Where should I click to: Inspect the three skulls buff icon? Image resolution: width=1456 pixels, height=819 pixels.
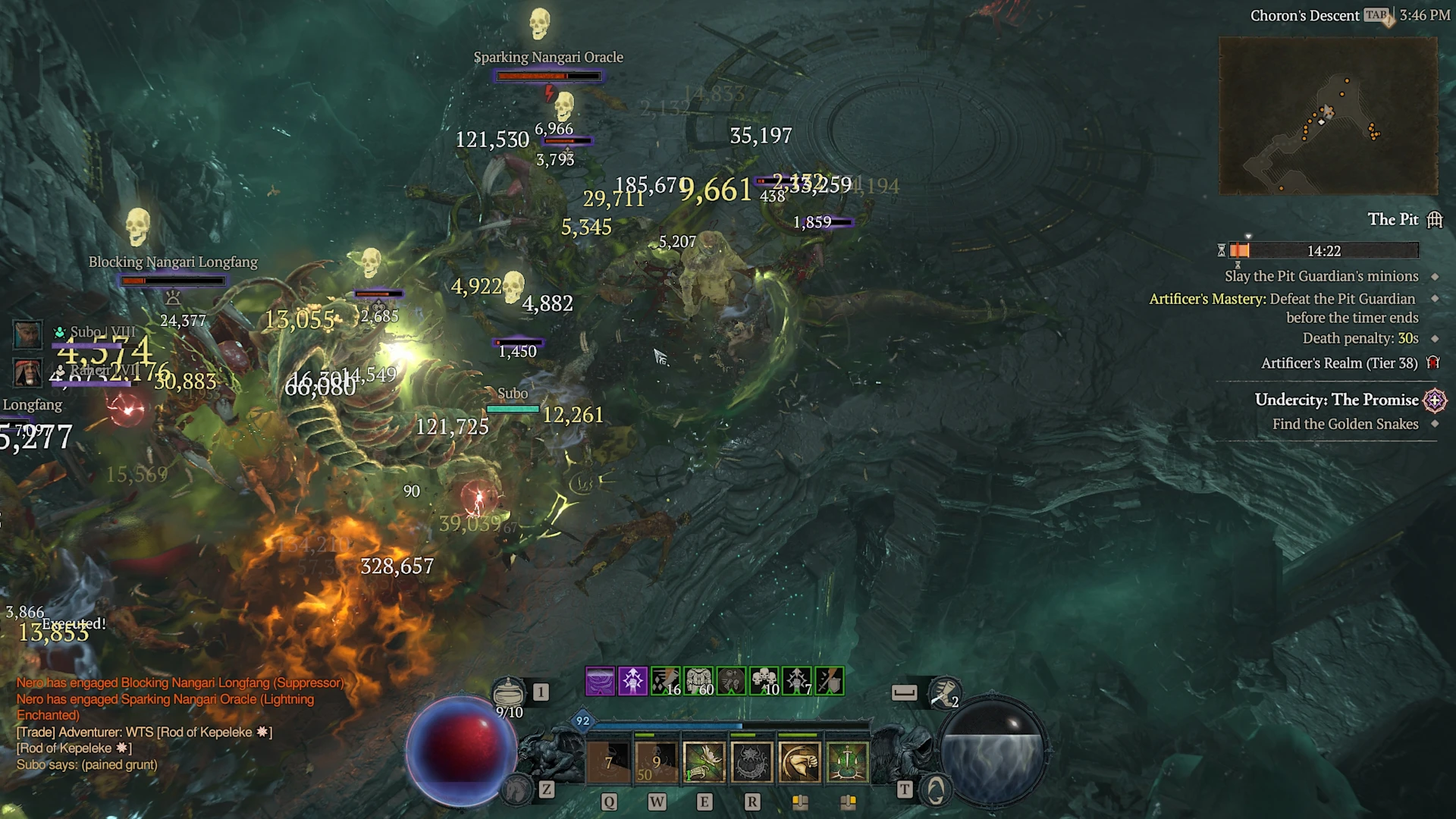[764, 681]
